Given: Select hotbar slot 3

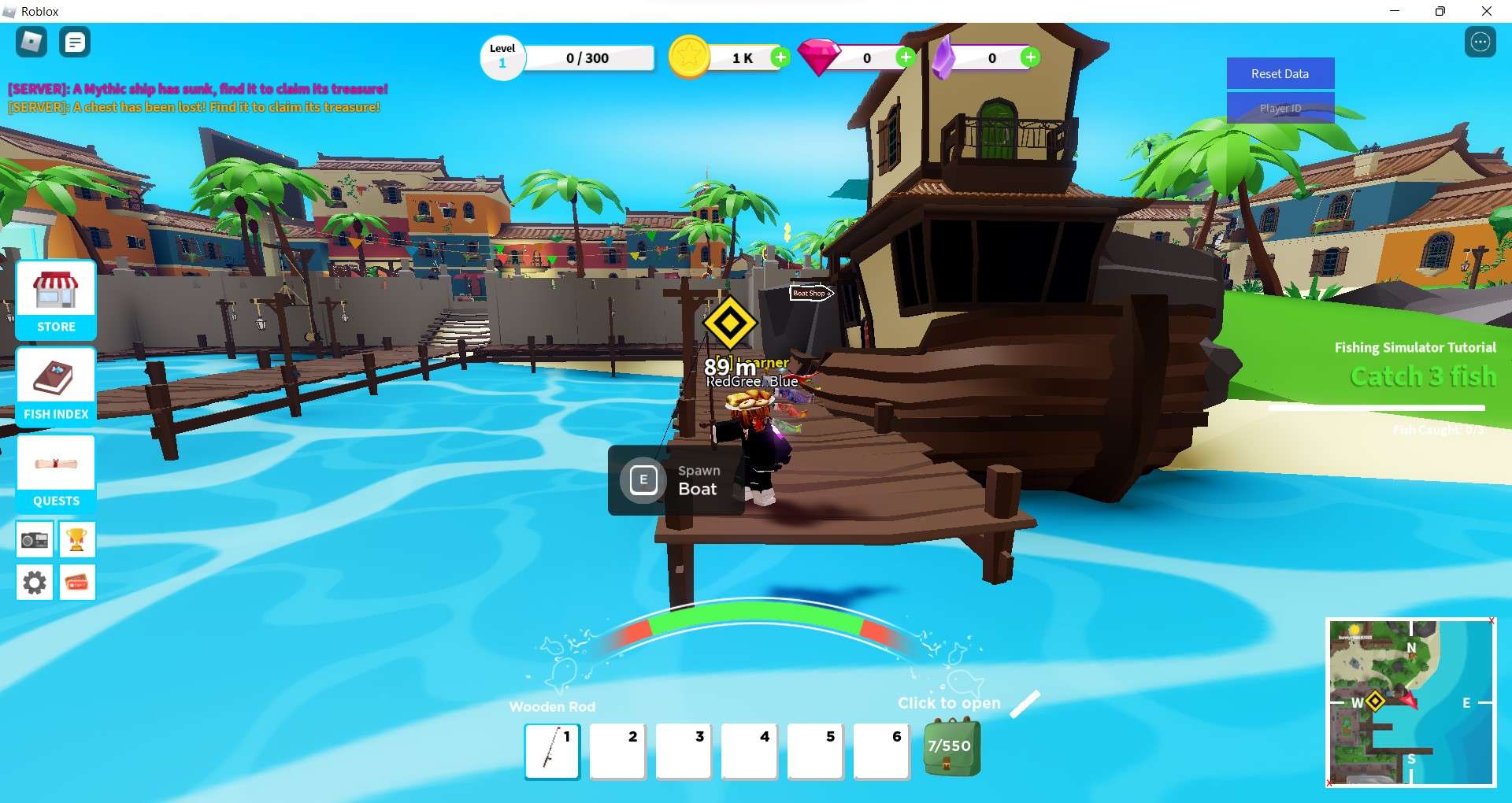Looking at the screenshot, I should (x=684, y=752).
